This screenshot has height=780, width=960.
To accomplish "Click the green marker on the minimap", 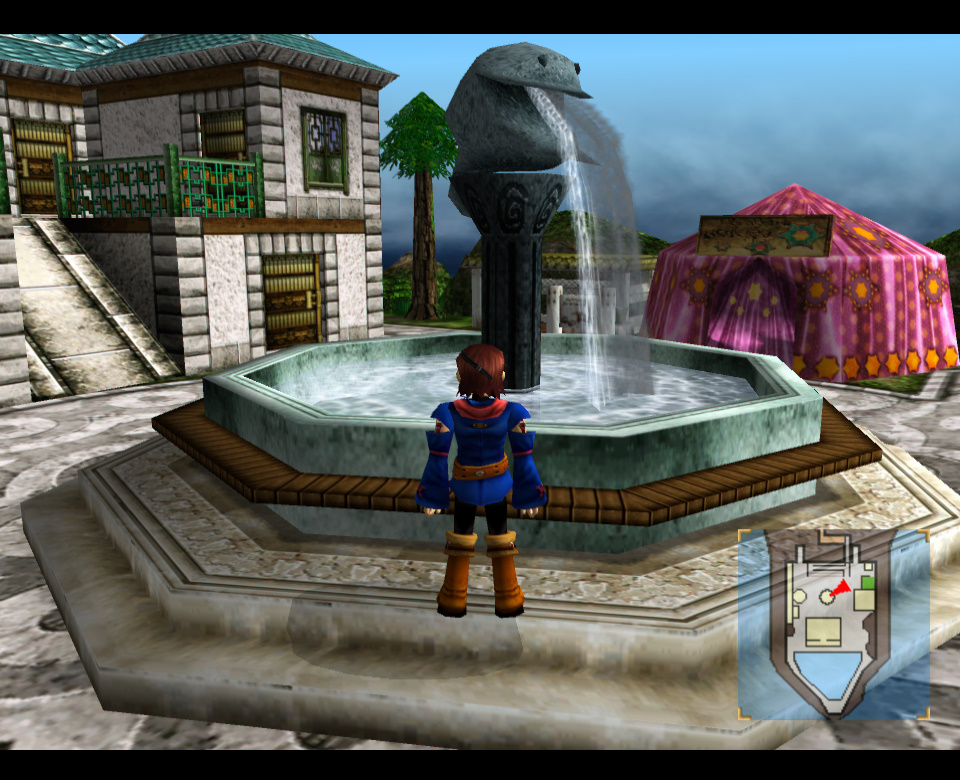I will 868,582.
